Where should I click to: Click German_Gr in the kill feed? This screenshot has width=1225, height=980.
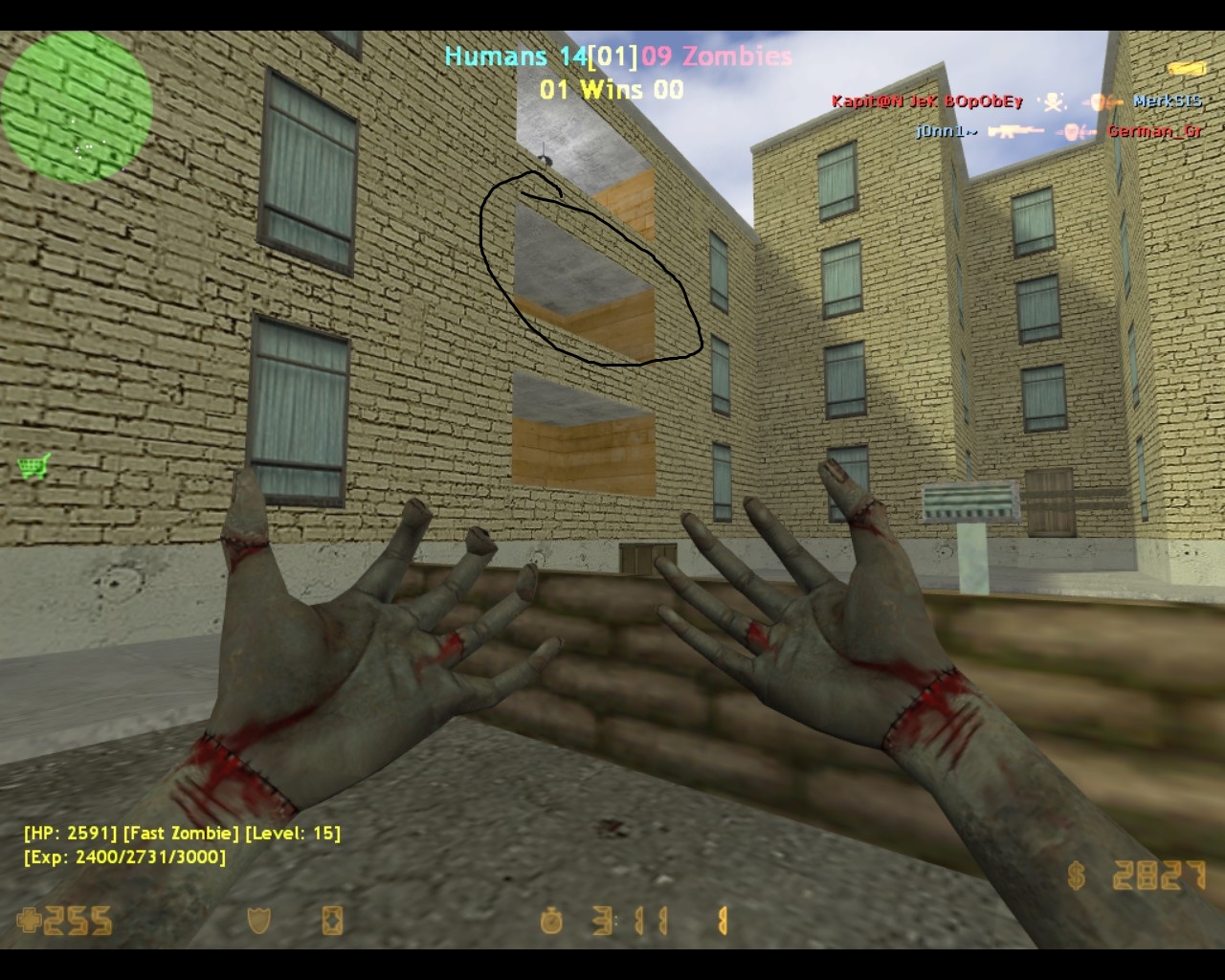(x=1154, y=131)
